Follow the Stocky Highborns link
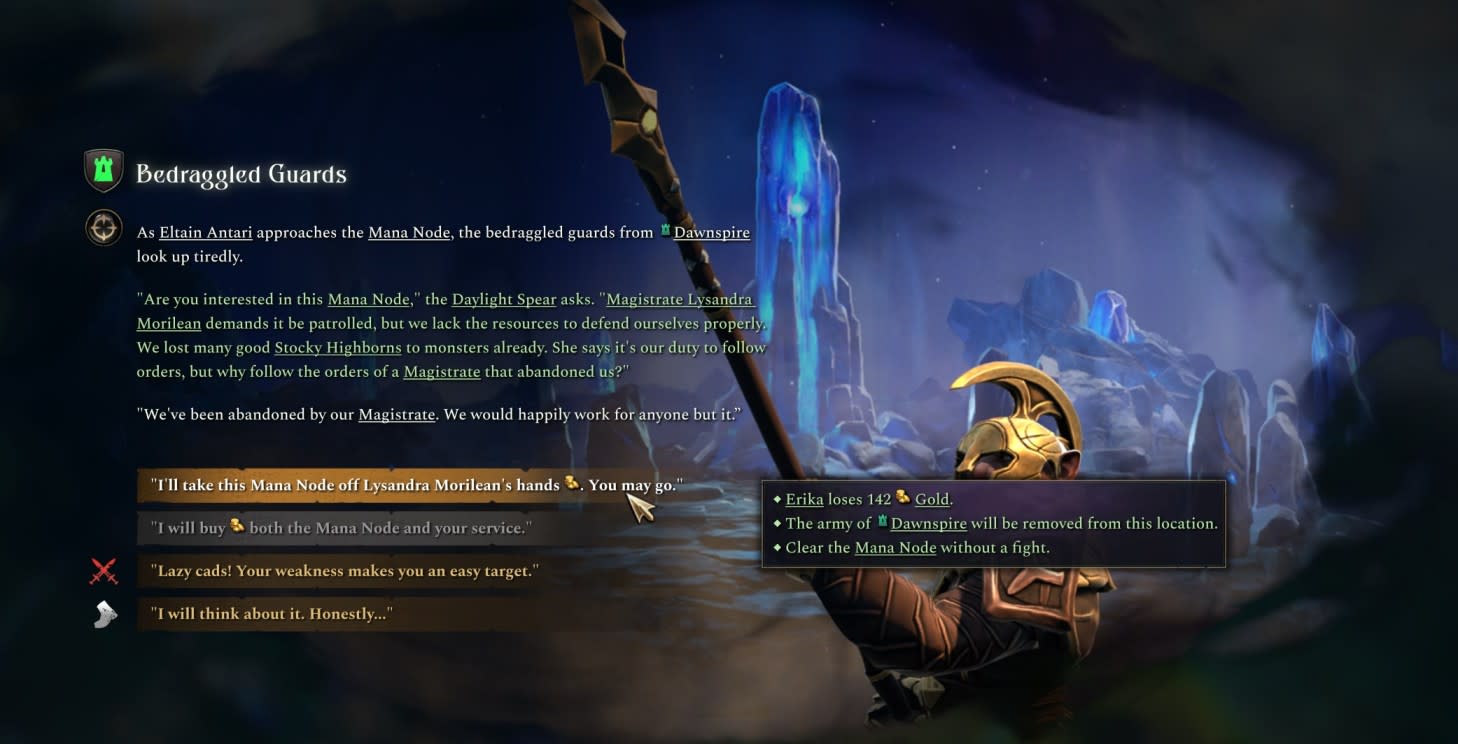1458x744 pixels. [338, 348]
